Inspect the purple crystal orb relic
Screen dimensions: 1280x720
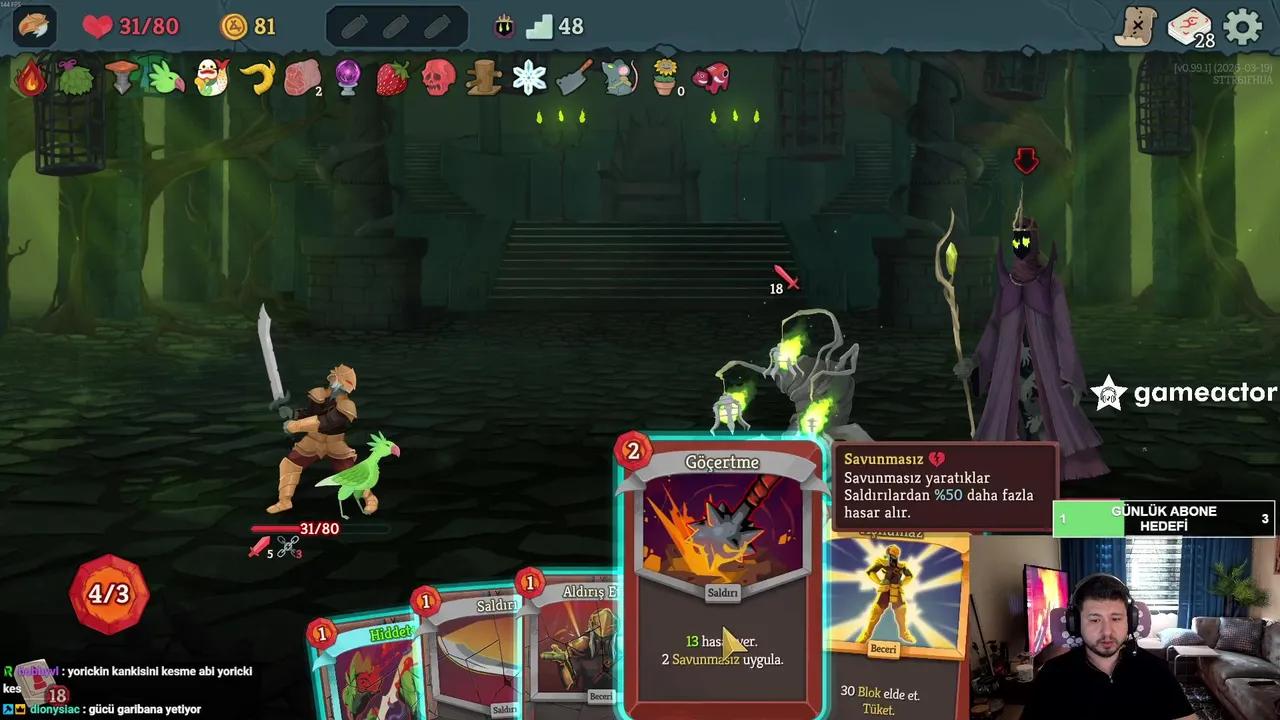click(x=348, y=78)
